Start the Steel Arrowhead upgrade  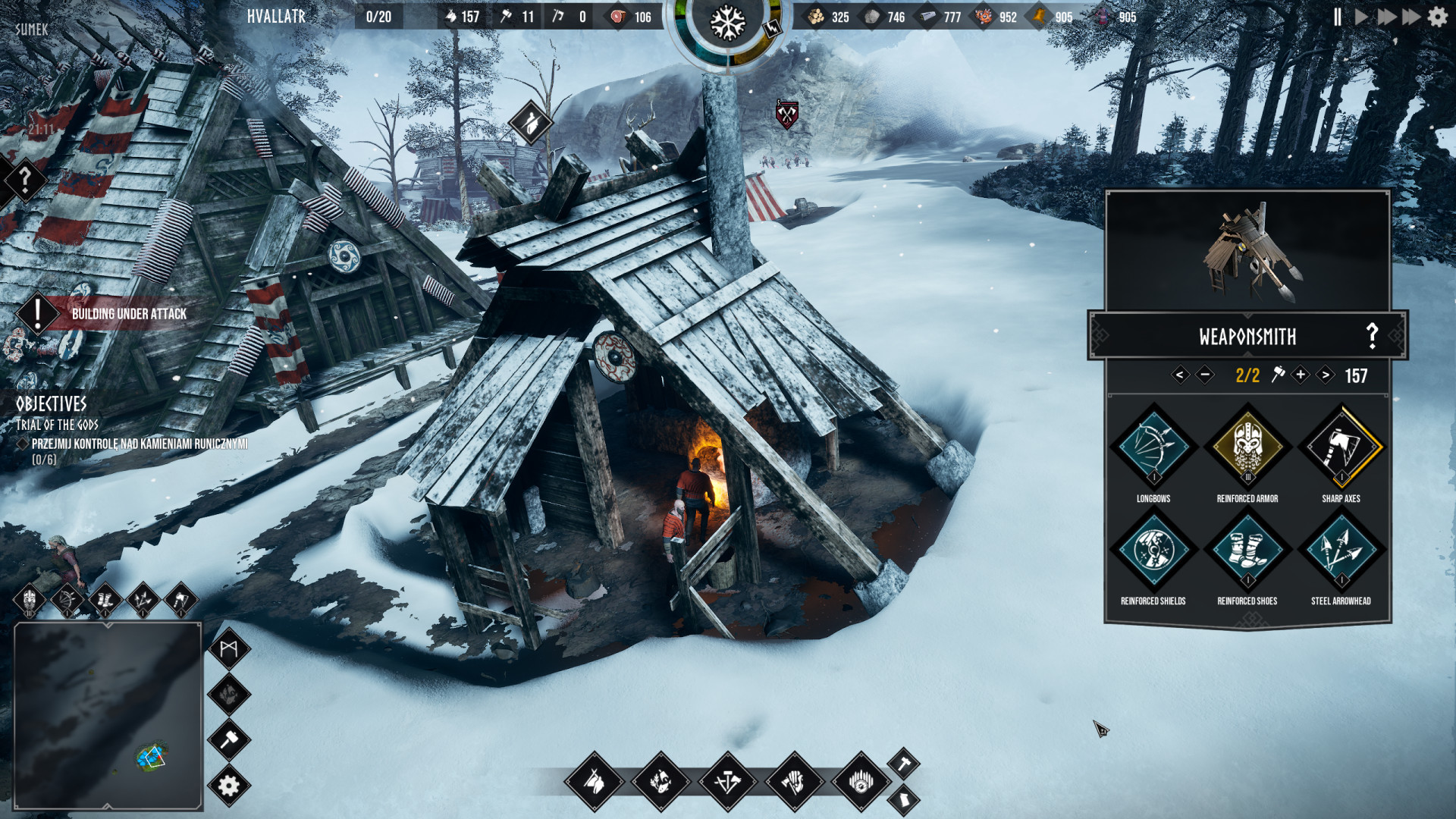(x=1341, y=550)
